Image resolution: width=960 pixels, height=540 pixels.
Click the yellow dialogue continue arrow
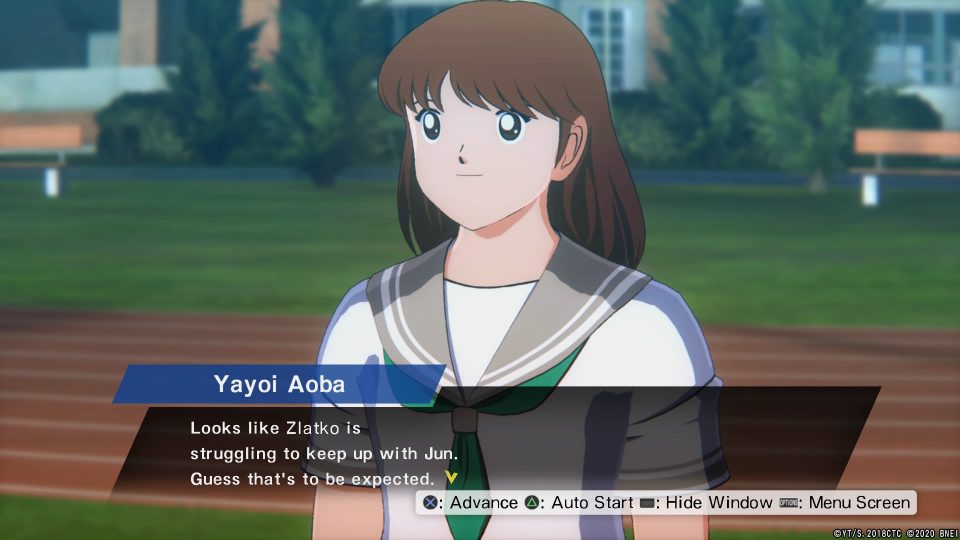pos(451,477)
